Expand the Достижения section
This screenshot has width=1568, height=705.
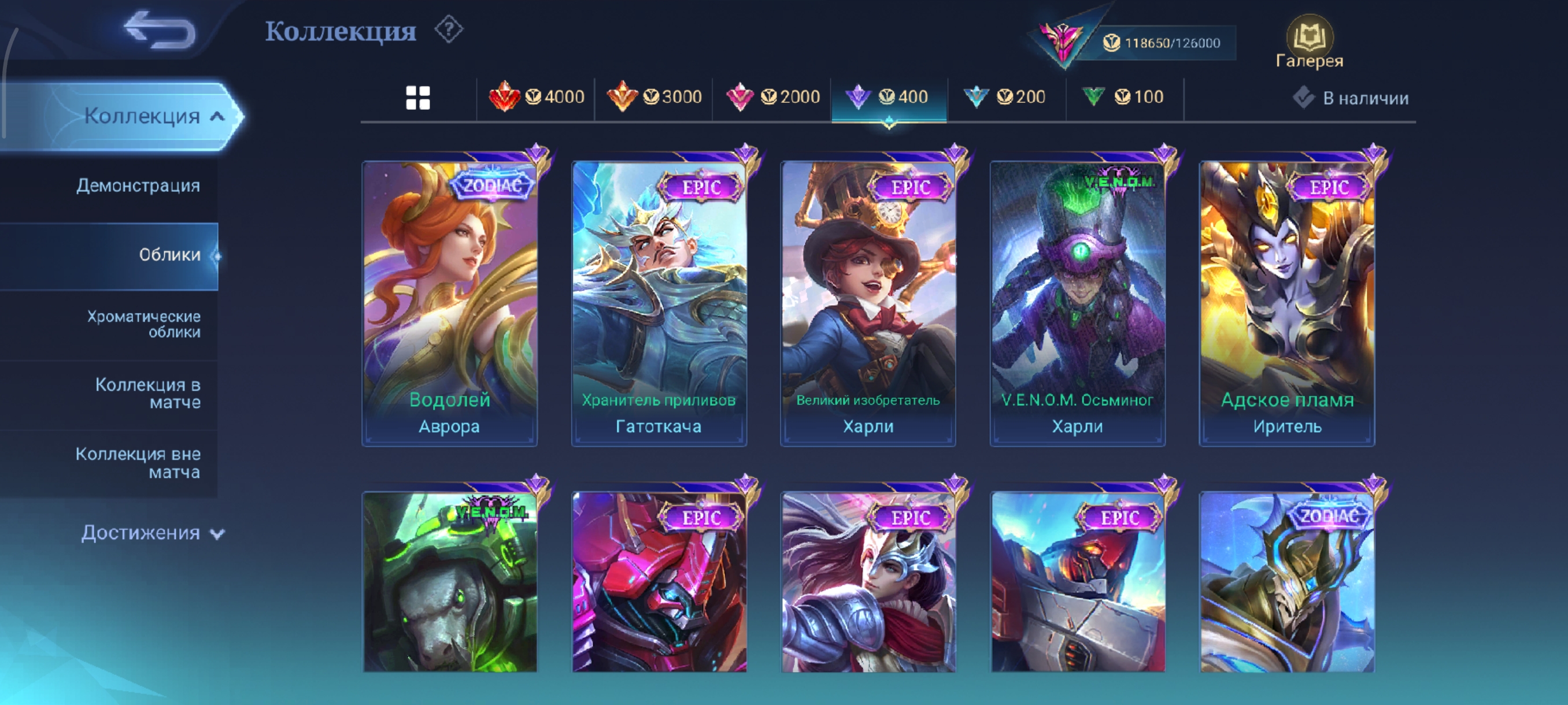(x=152, y=533)
